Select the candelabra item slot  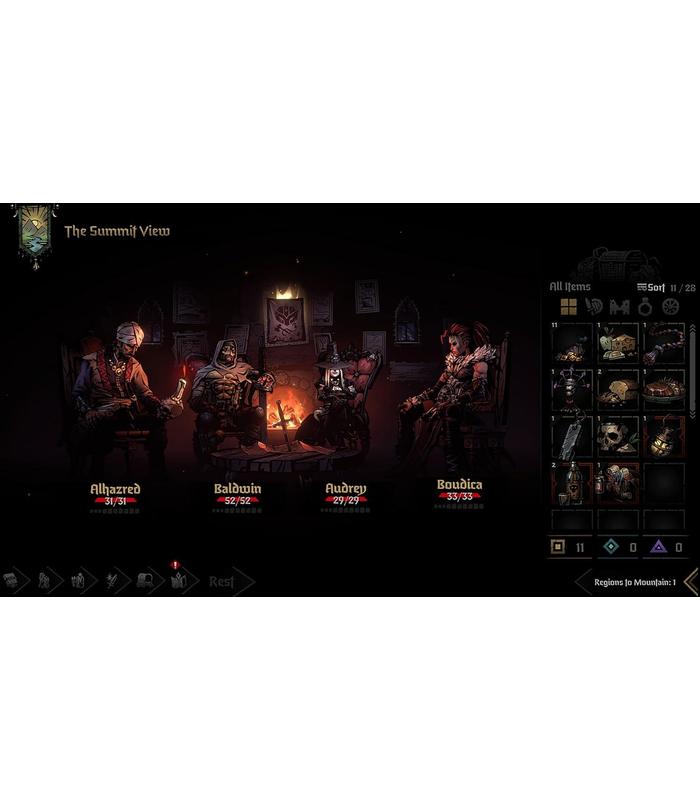[x=572, y=388]
